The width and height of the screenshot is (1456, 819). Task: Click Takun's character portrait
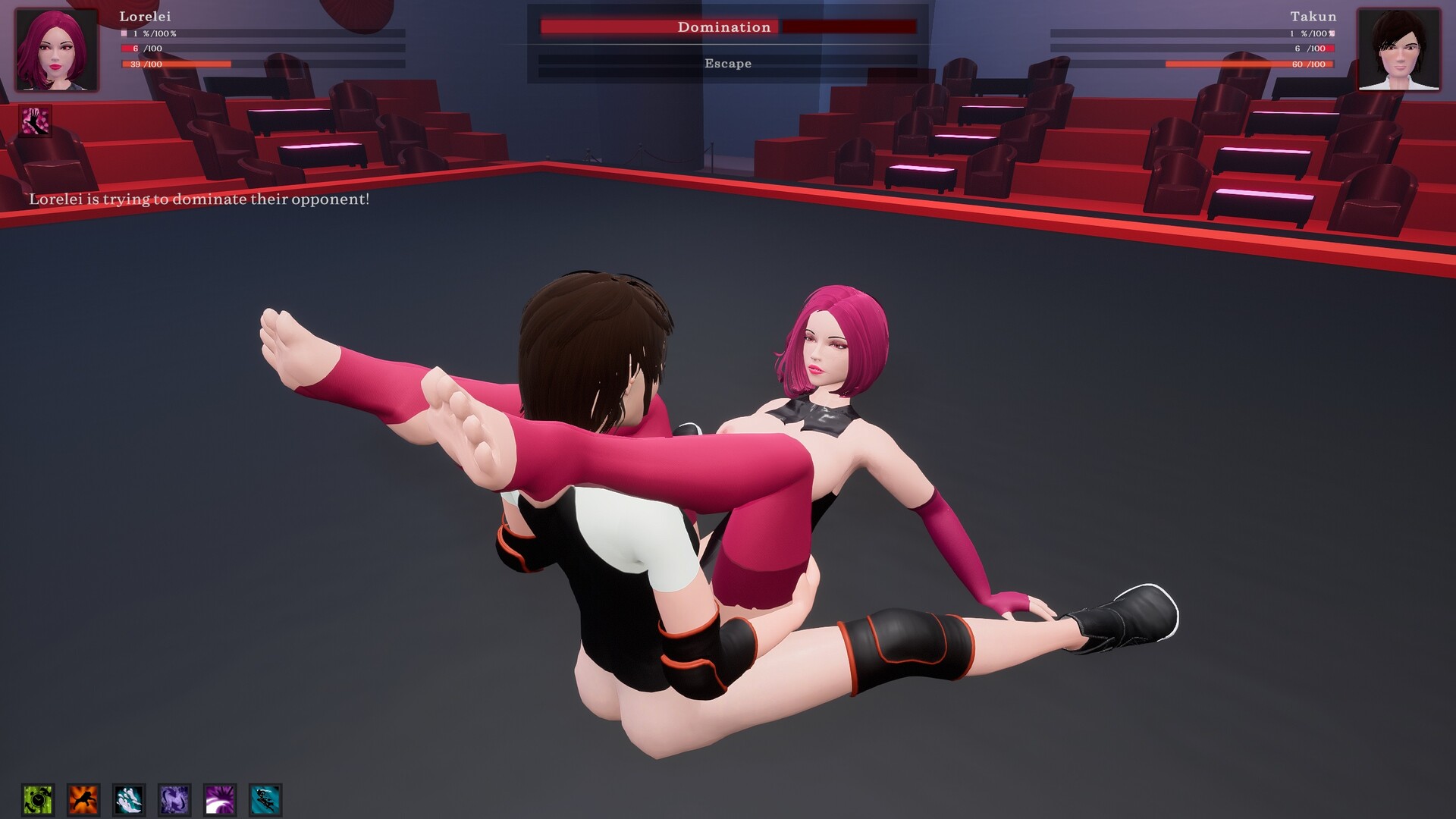pyautogui.click(x=1401, y=49)
